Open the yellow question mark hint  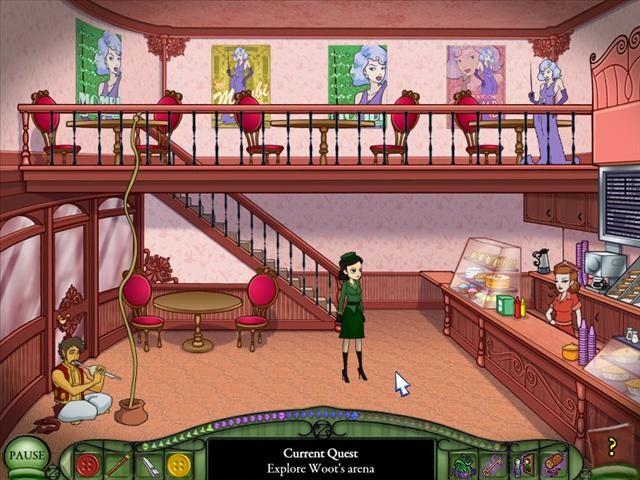pos(611,448)
